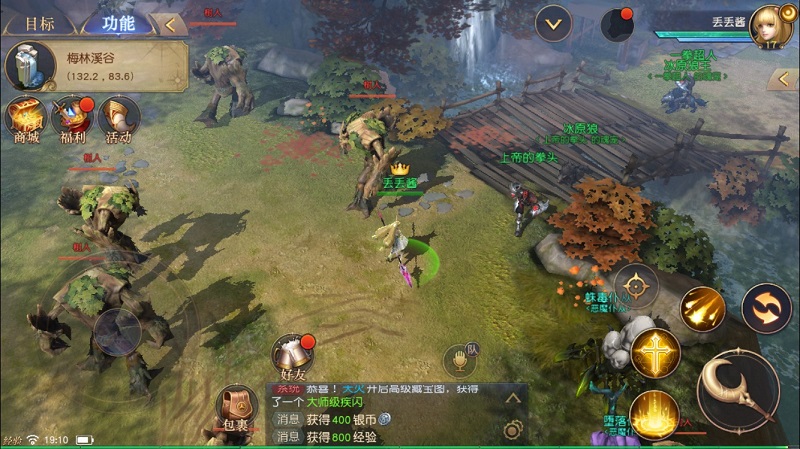The image size is (800, 449).
Task: Expand the chat log with the up arrow
Action: 513,398
